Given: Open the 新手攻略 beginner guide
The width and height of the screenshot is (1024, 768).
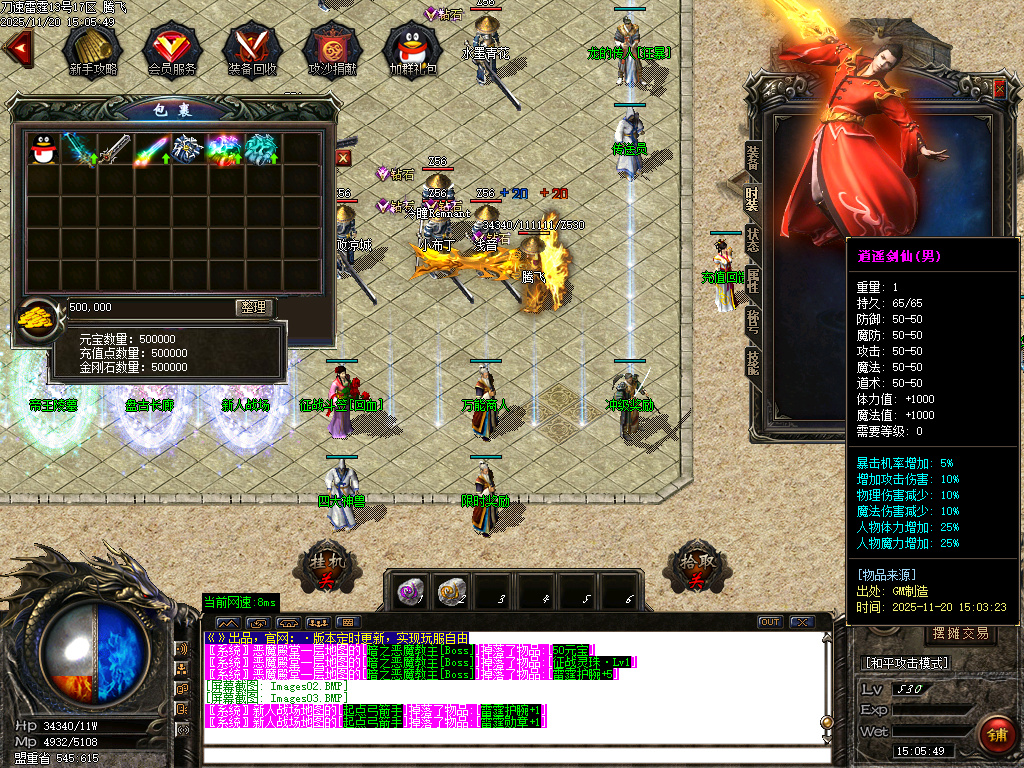Looking at the screenshot, I should 92,48.
